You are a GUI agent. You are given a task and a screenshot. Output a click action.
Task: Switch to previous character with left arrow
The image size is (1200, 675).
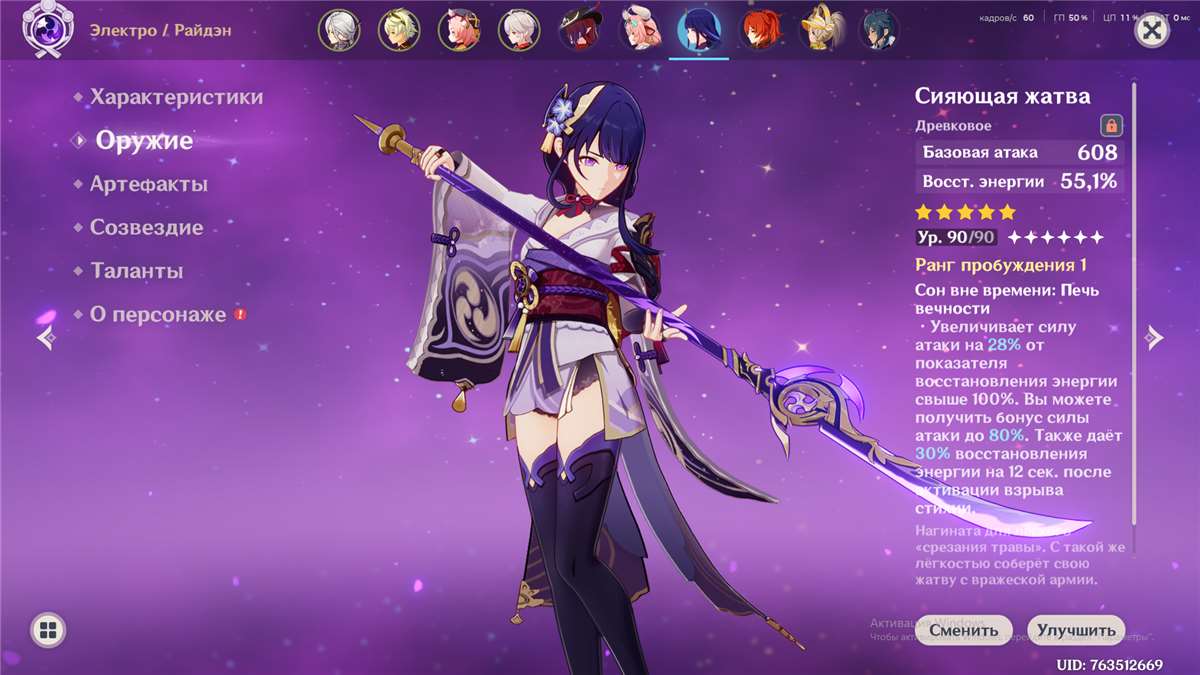click(45, 338)
